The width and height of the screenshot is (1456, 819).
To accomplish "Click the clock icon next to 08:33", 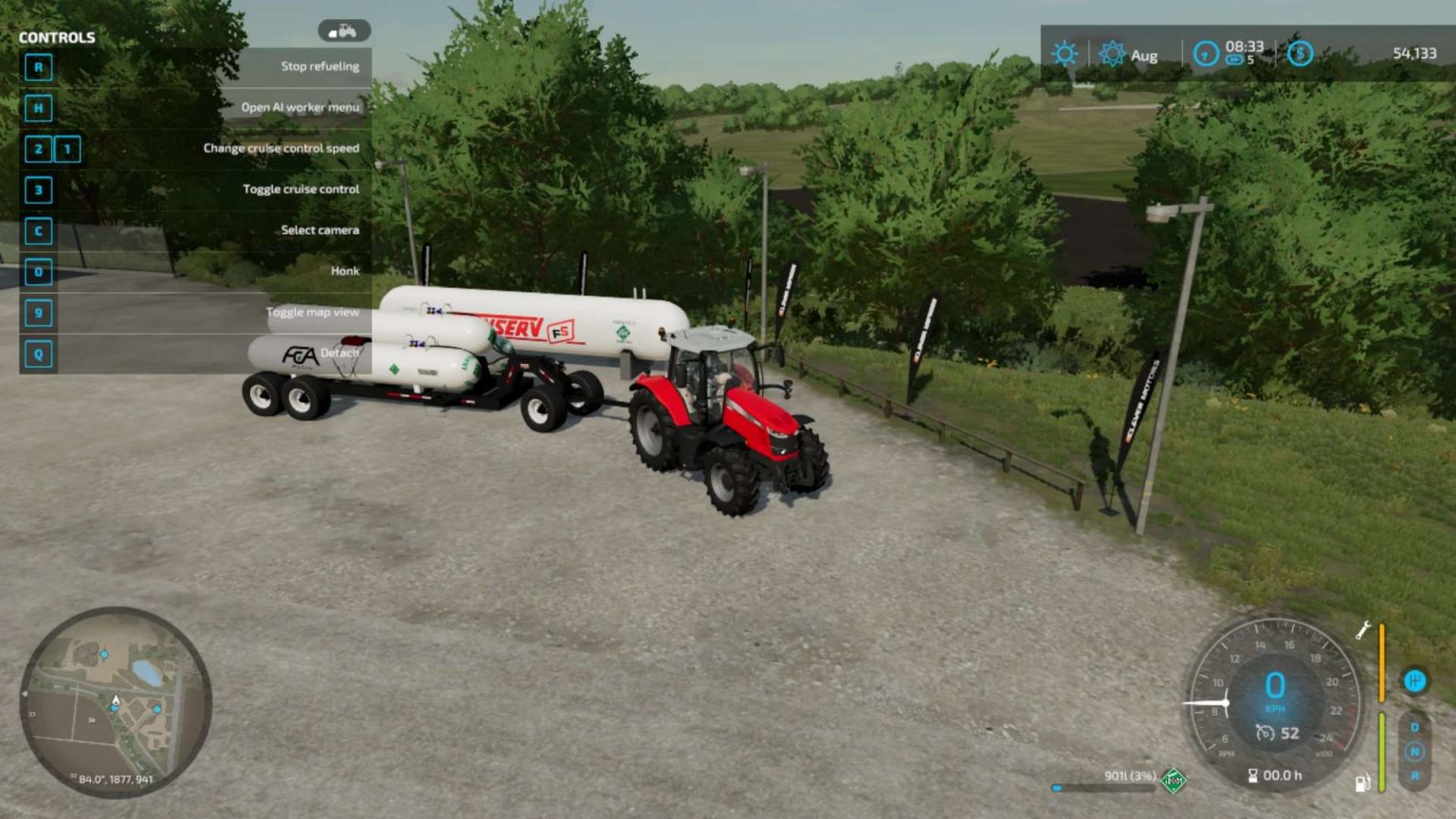I will [x=1204, y=54].
